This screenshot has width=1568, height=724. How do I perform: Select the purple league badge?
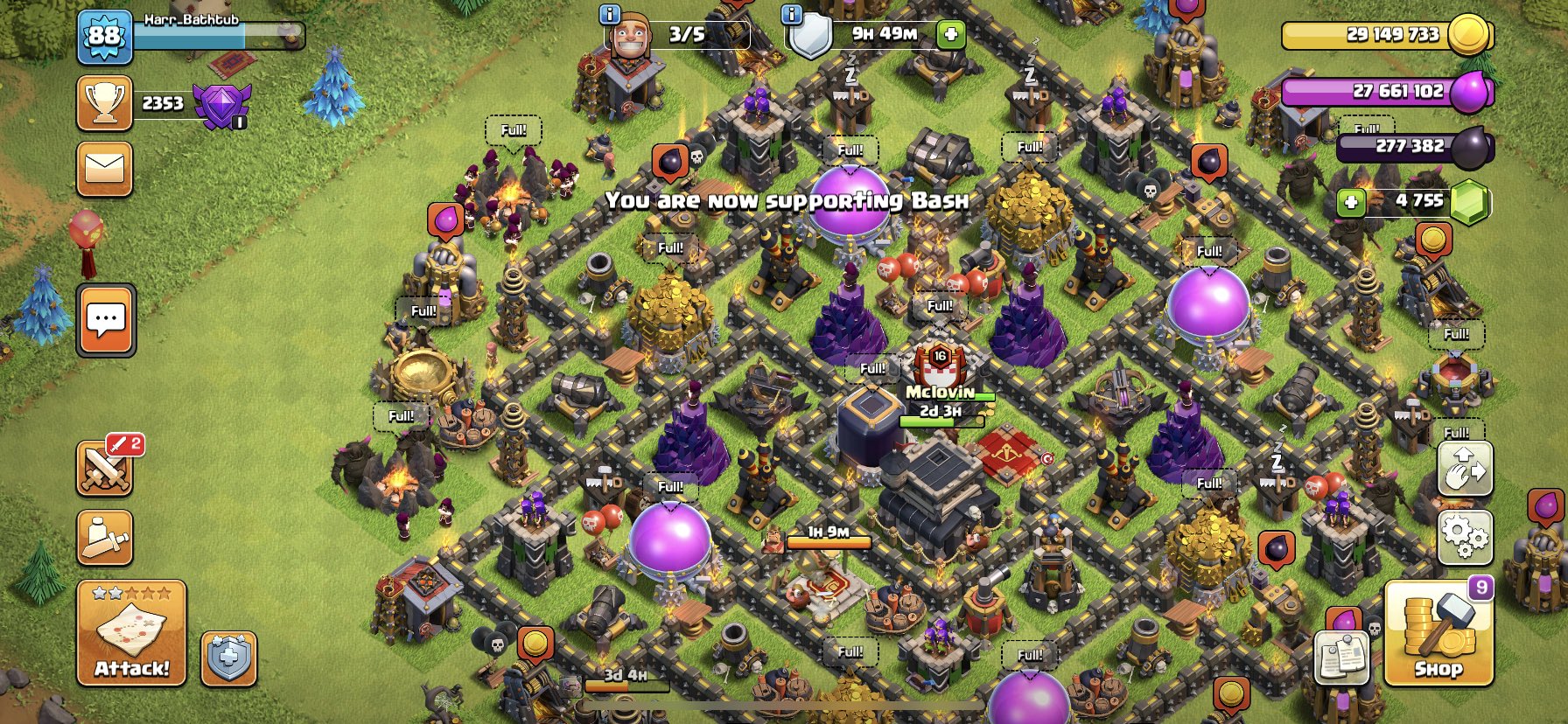point(221,105)
